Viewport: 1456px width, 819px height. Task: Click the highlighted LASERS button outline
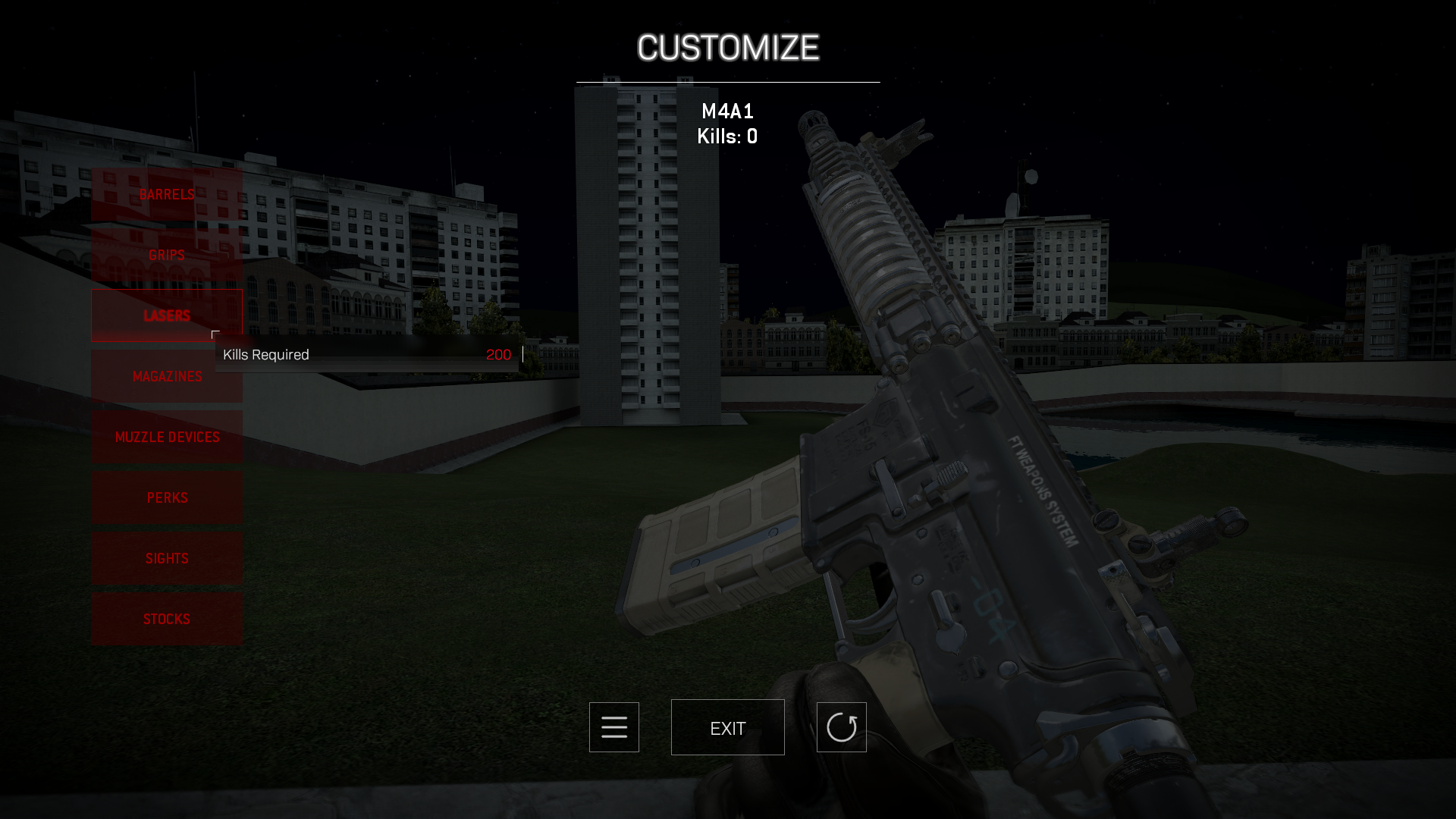[166, 315]
